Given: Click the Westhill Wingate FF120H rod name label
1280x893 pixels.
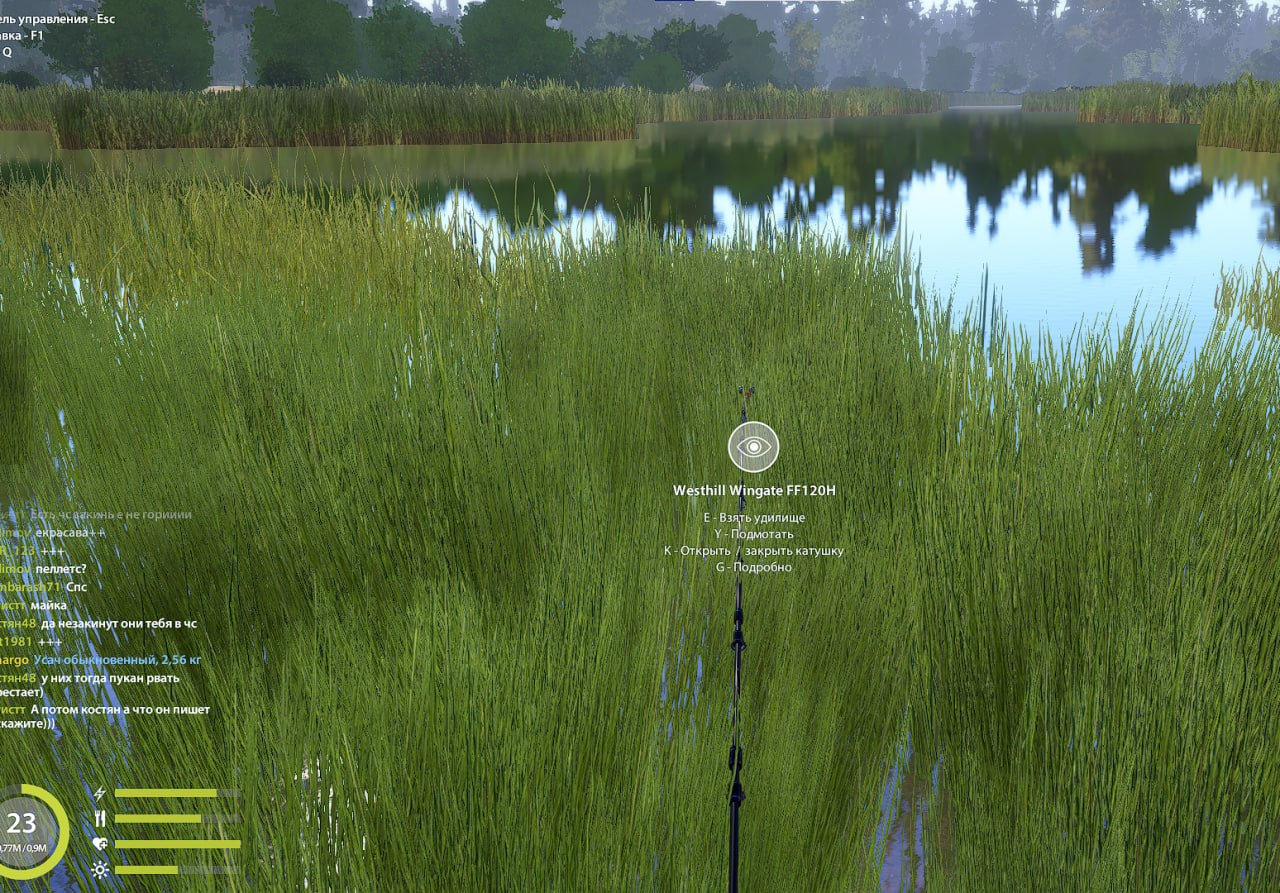Looking at the screenshot, I should [x=753, y=491].
